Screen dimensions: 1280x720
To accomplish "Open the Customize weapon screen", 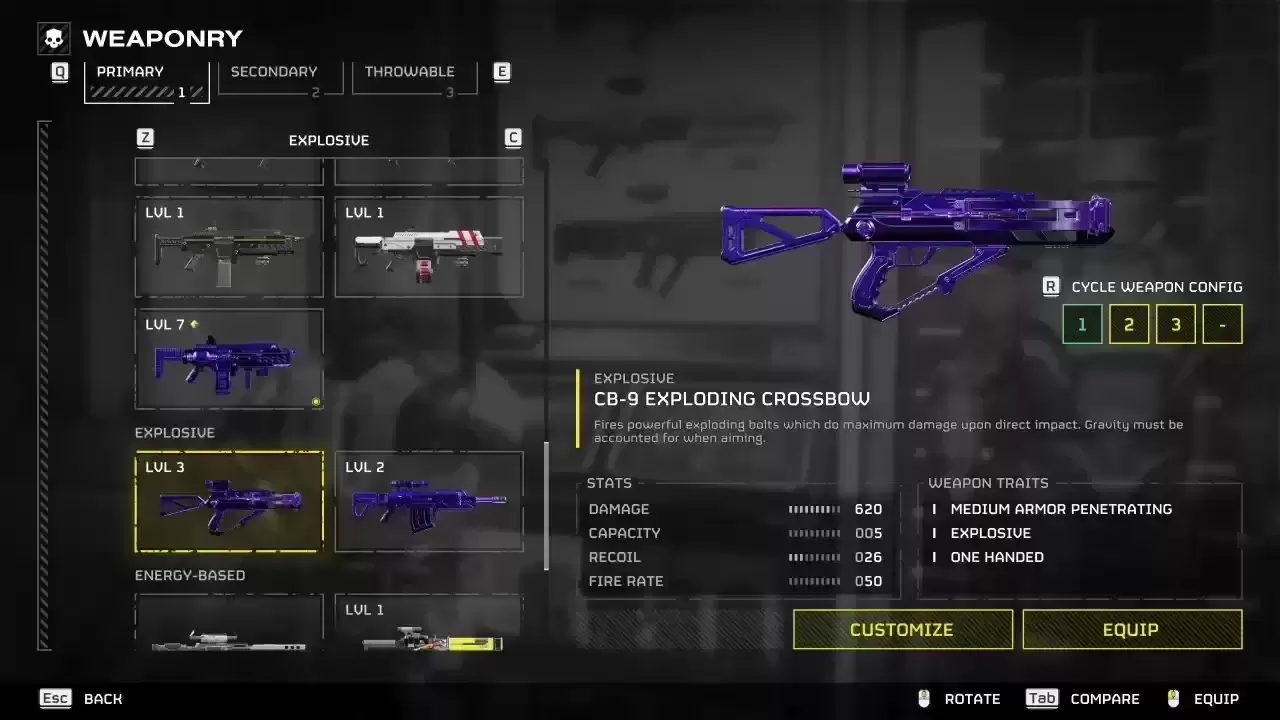I will click(902, 629).
